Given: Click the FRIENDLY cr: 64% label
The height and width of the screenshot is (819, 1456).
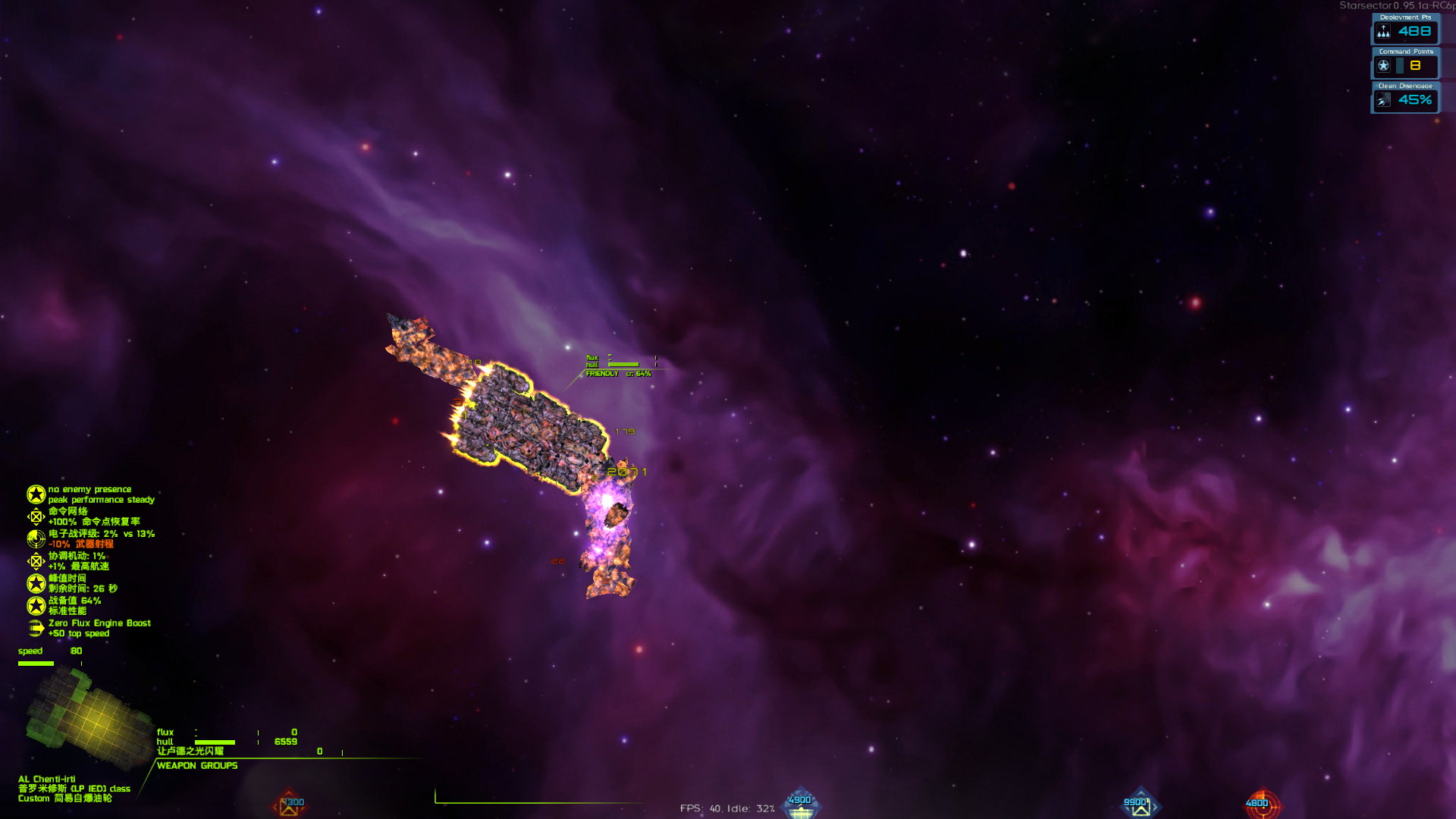Looking at the screenshot, I should click(x=618, y=374).
